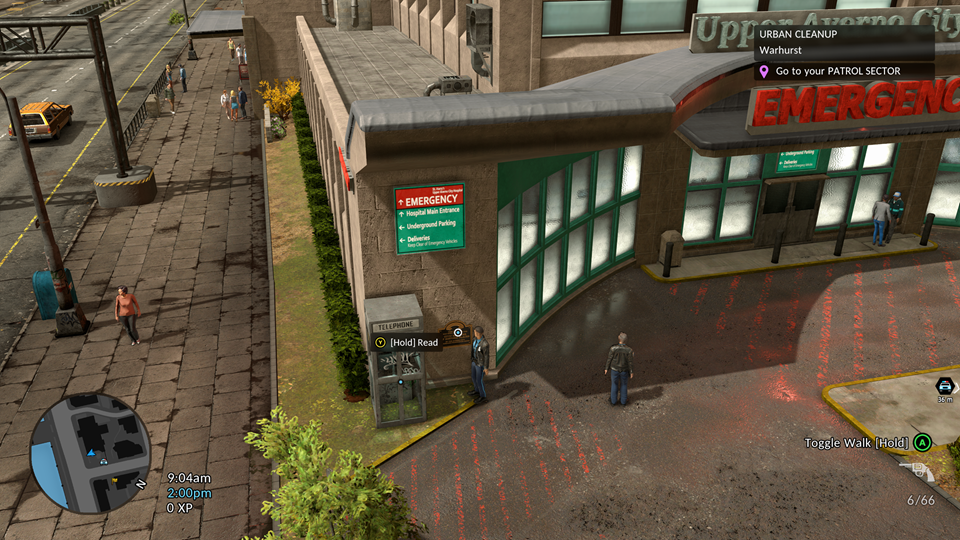This screenshot has height=540, width=960.
Task: Click the Go to your PATROL SECTOR objective
Action: [837, 72]
